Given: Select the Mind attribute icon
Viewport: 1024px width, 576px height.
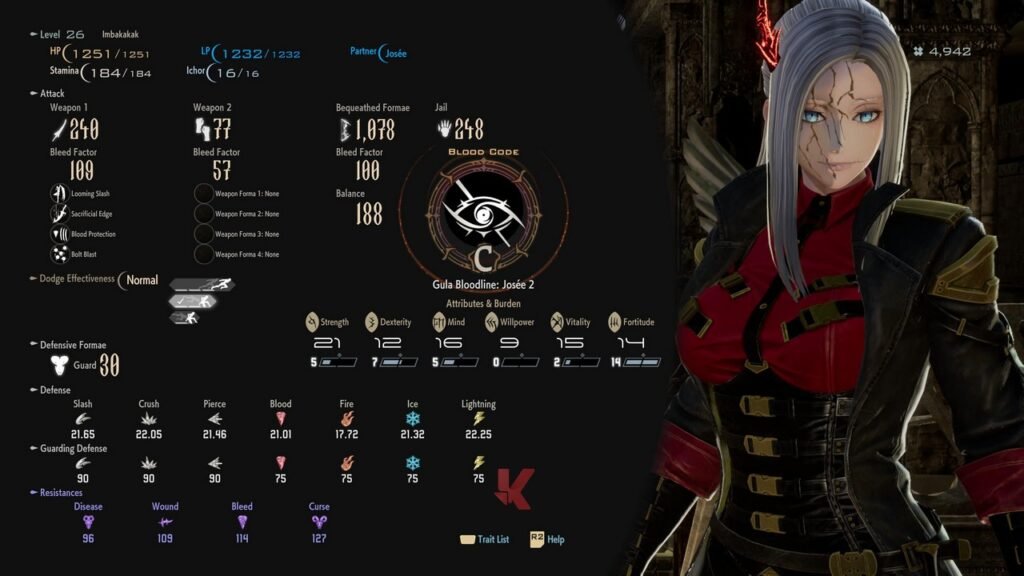Looking at the screenshot, I should (438, 322).
